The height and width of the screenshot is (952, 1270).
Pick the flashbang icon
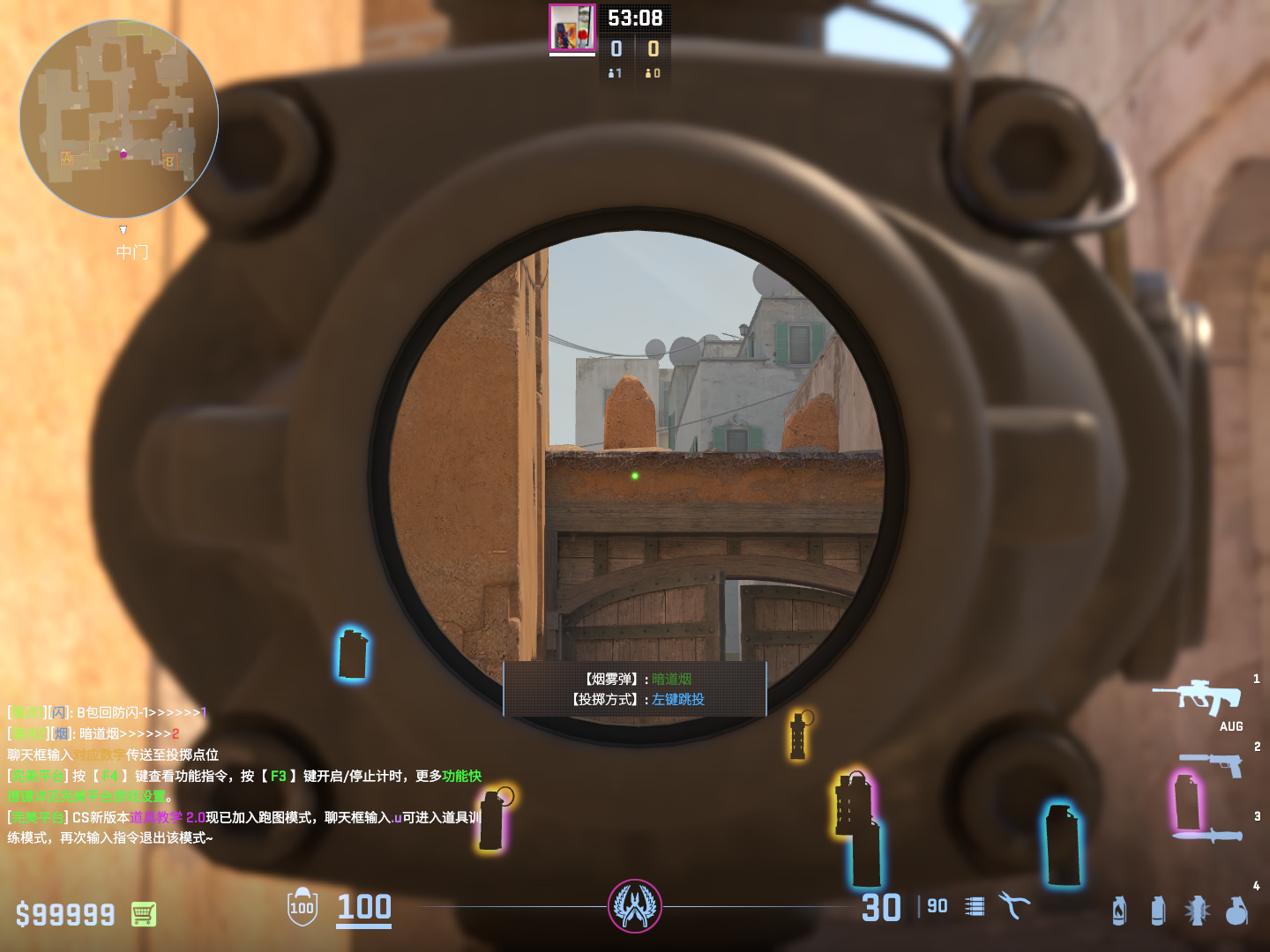[x=1197, y=911]
